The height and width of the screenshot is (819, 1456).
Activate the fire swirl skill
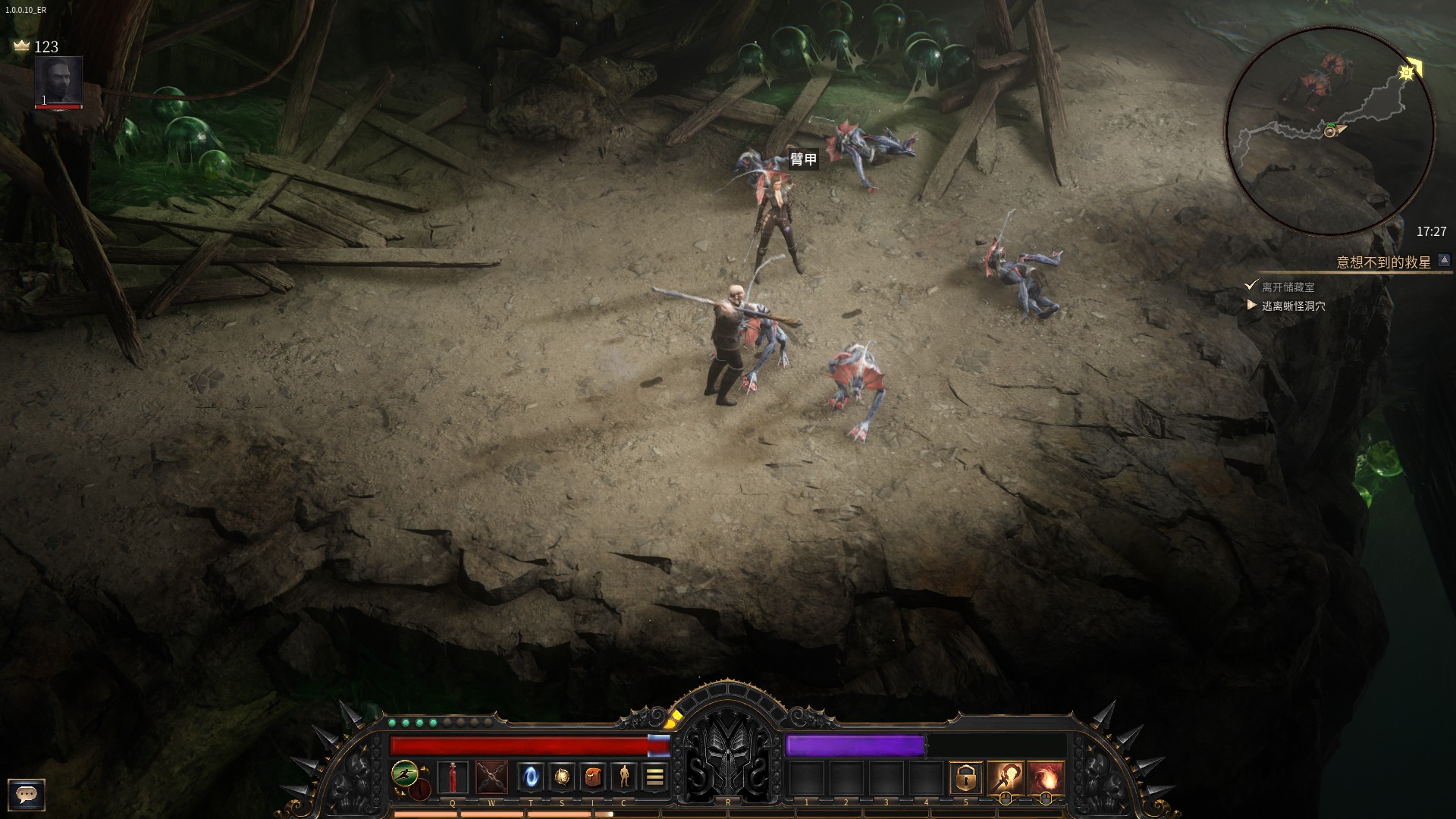[1046, 777]
